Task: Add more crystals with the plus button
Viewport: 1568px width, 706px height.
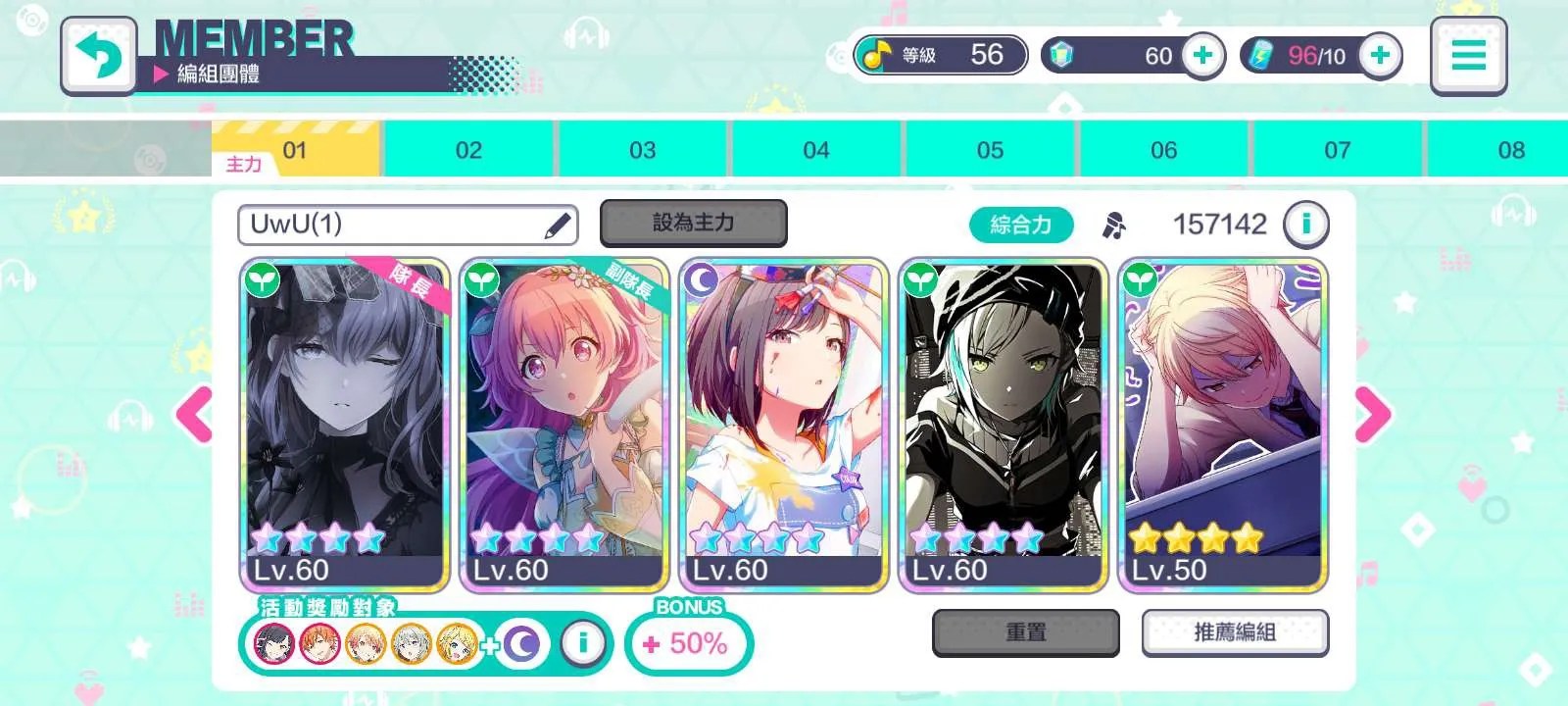Action: 1202,55
